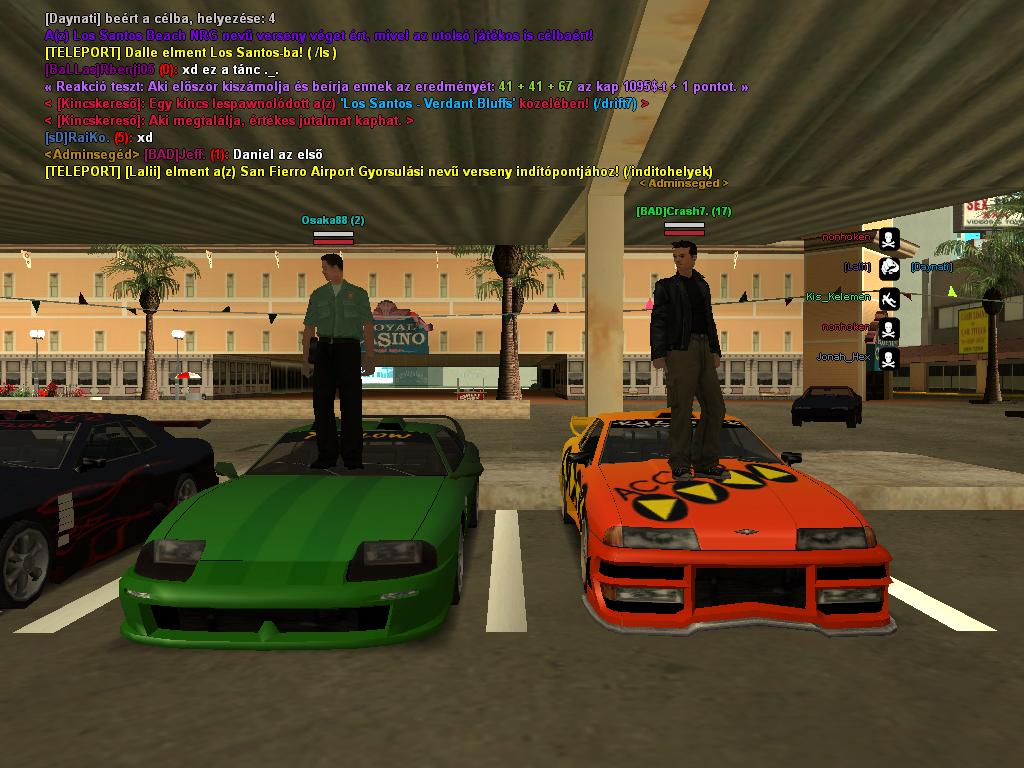Click the skull icon next to Jonah_Hex
Viewport: 1024px width, 768px height.
click(889, 357)
